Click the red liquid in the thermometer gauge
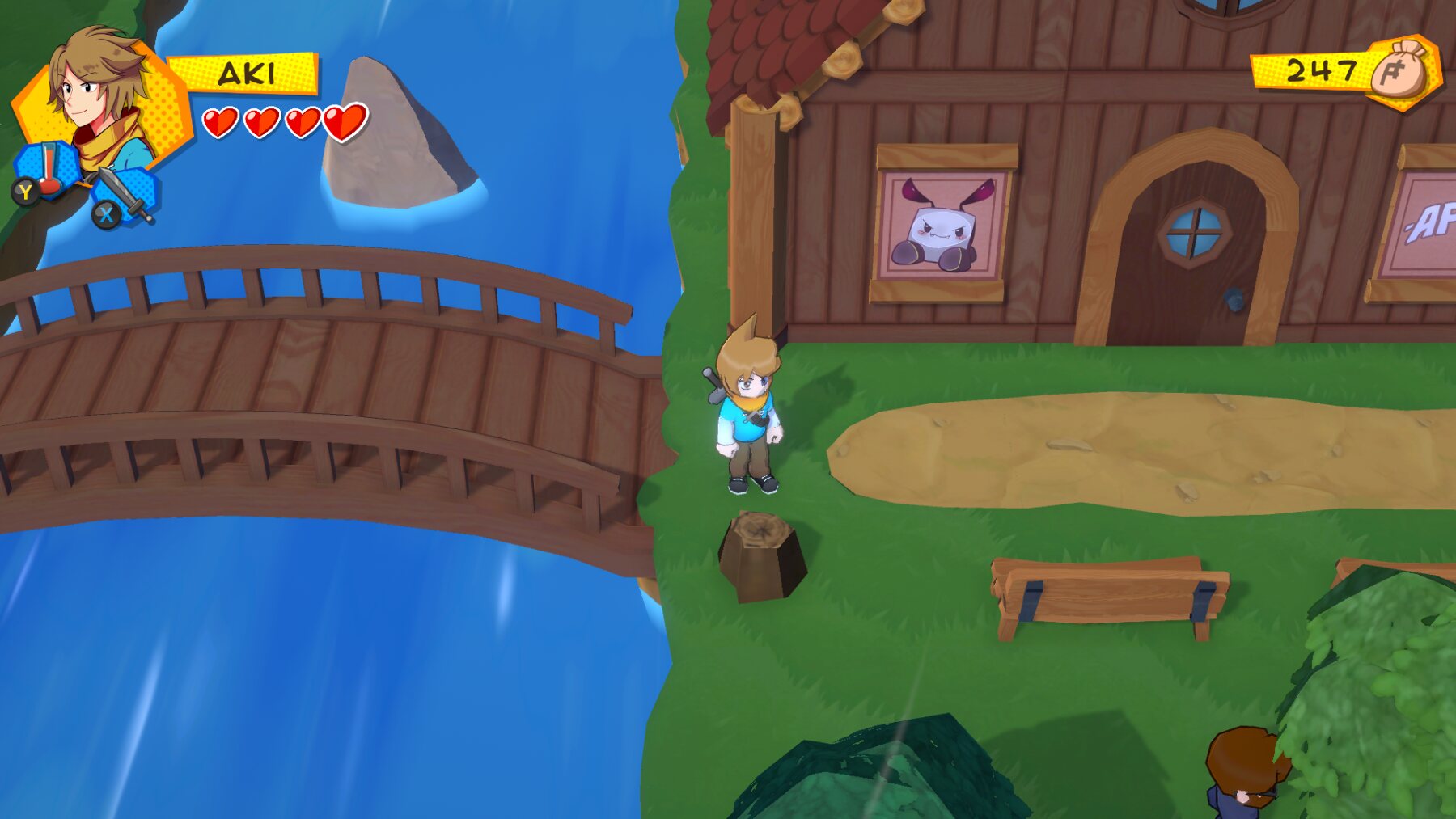Screen dimensions: 1456x819 49,168
